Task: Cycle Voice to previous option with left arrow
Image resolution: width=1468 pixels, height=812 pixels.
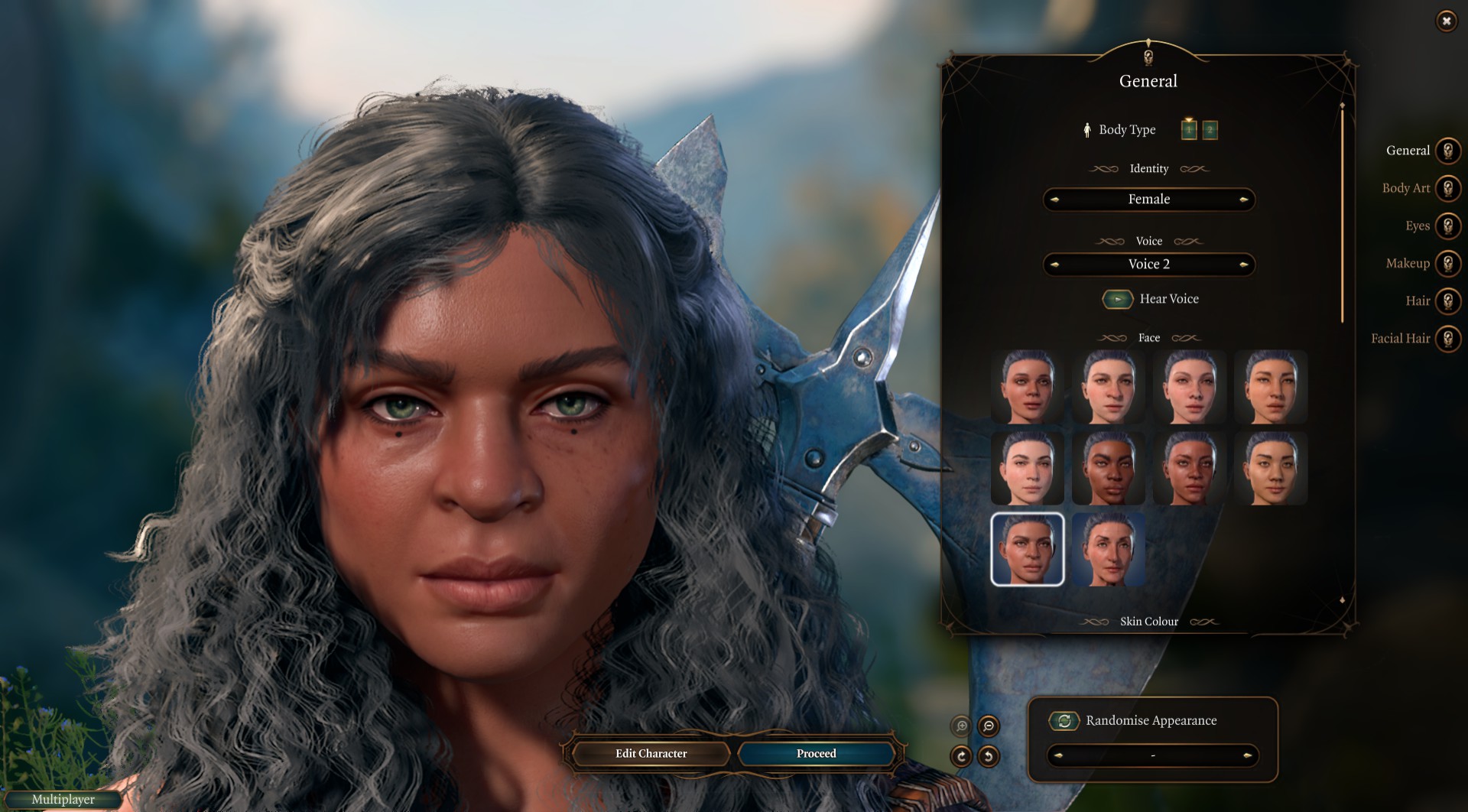Action: (1055, 265)
